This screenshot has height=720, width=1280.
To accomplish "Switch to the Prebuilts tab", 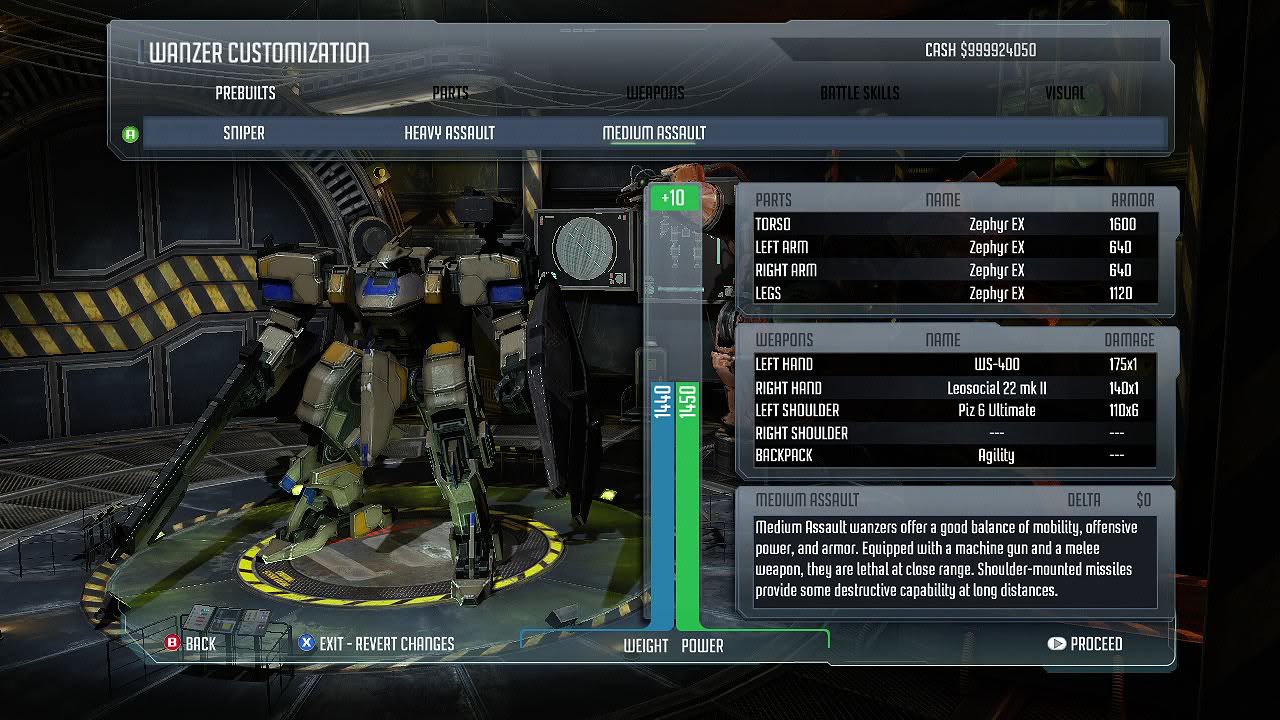I will (245, 93).
